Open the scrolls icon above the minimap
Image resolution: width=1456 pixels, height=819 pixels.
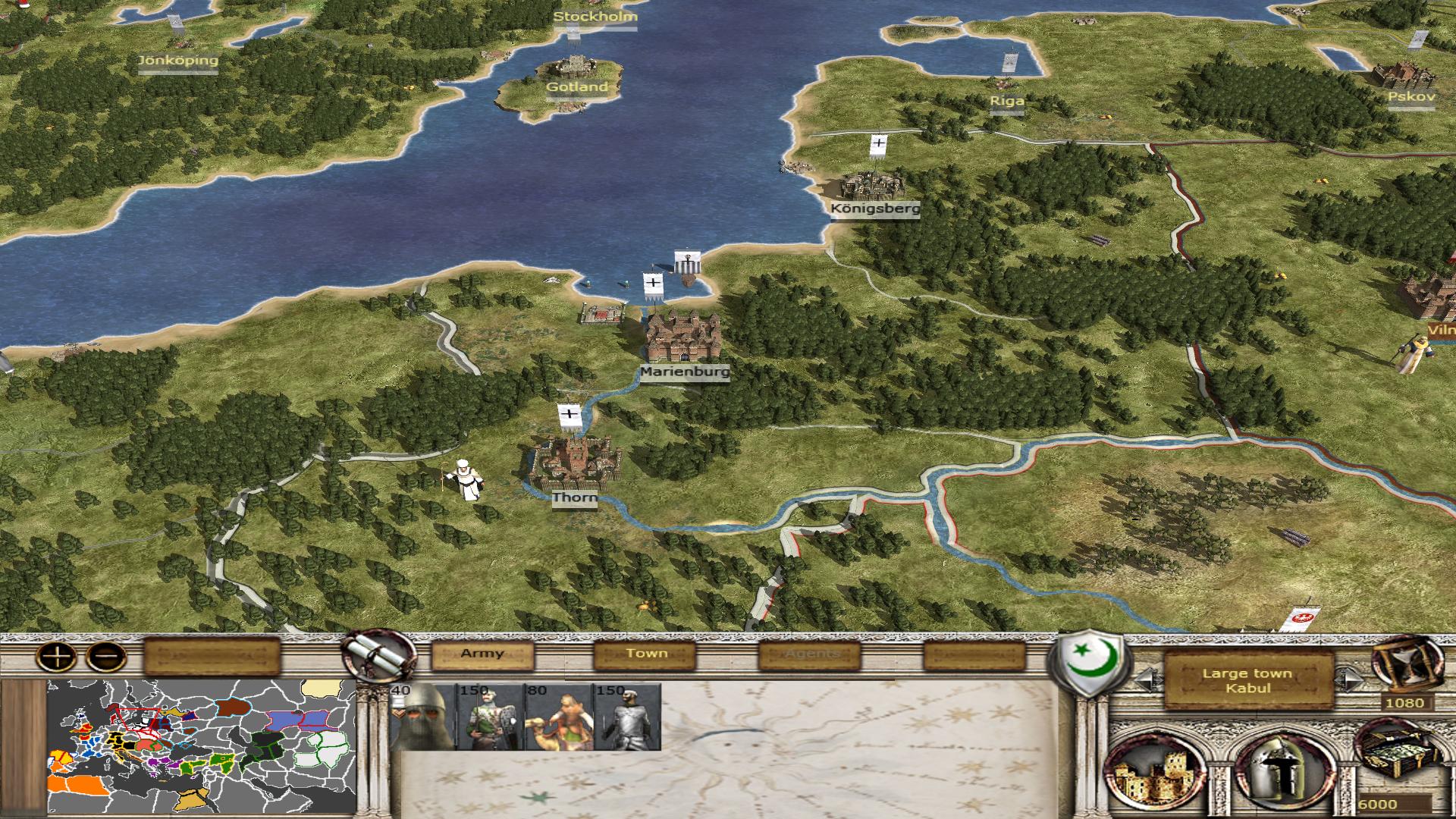377,656
